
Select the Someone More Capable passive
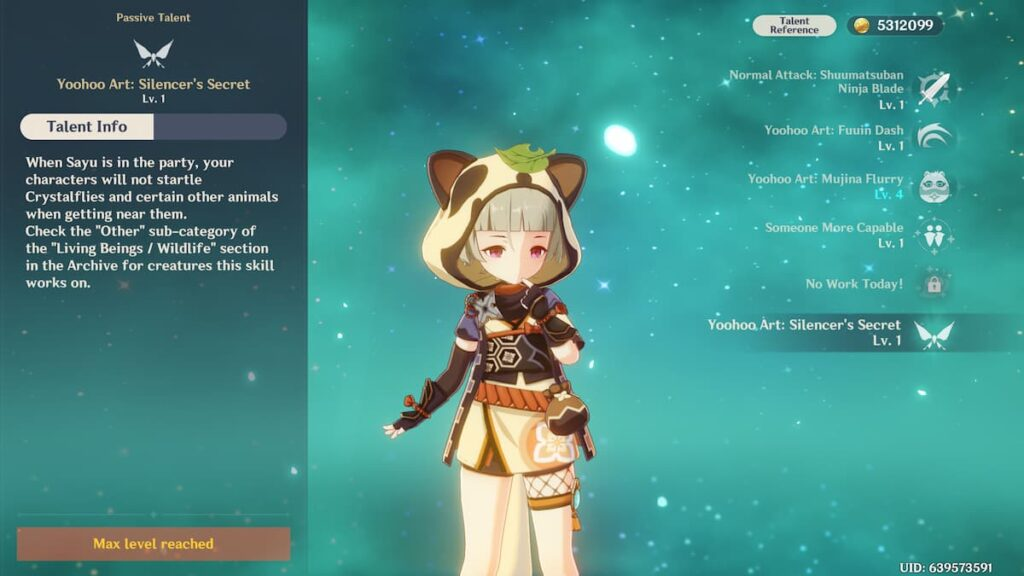[935, 235]
